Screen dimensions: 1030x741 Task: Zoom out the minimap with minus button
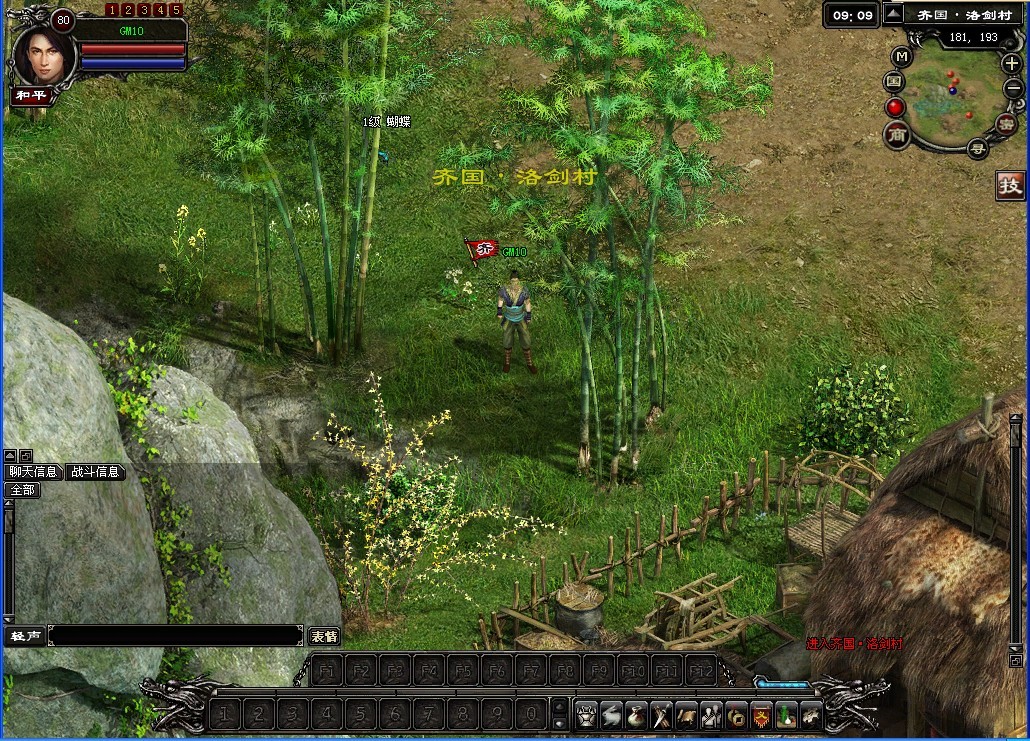tap(1012, 88)
